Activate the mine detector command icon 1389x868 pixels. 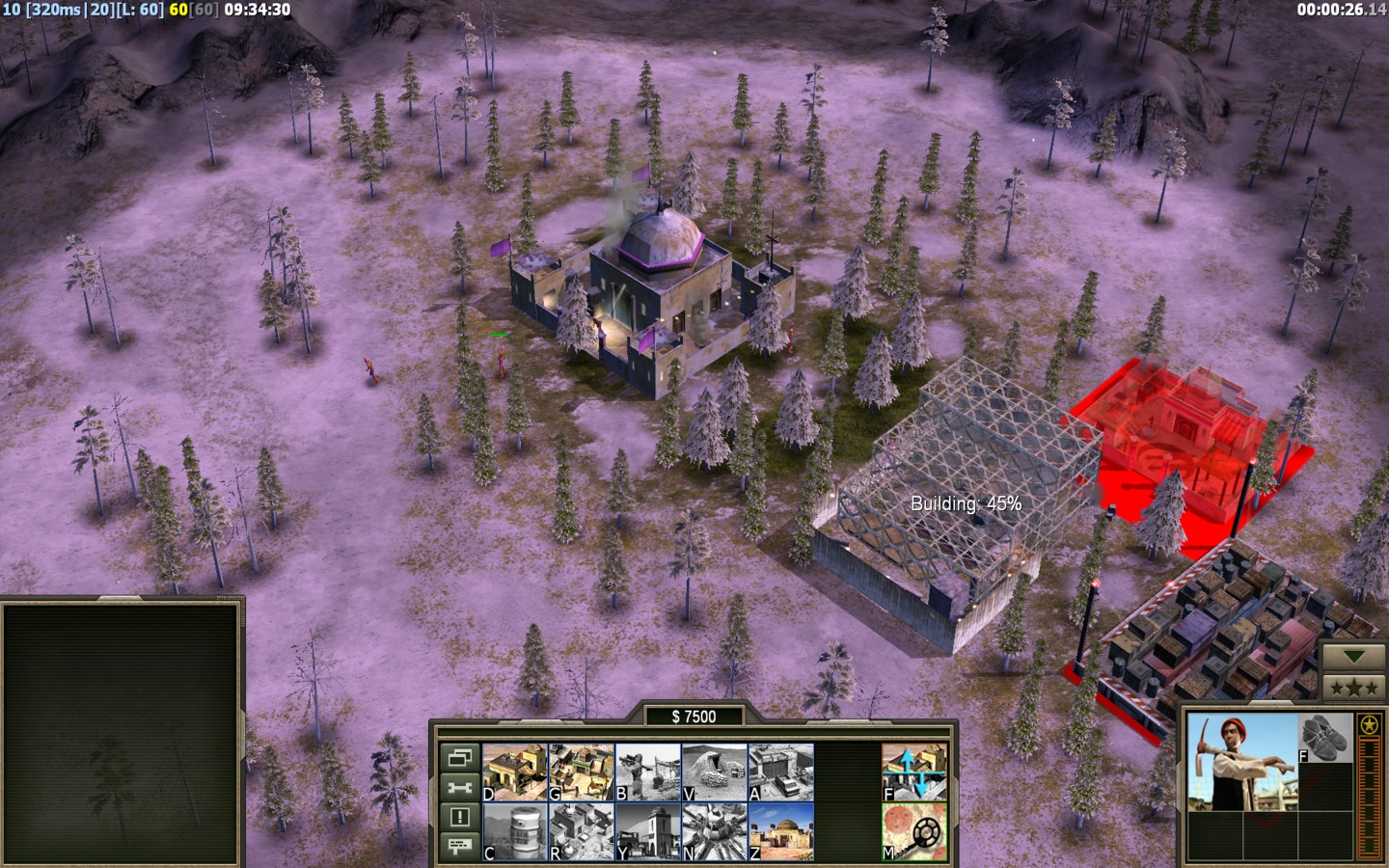coord(914,831)
